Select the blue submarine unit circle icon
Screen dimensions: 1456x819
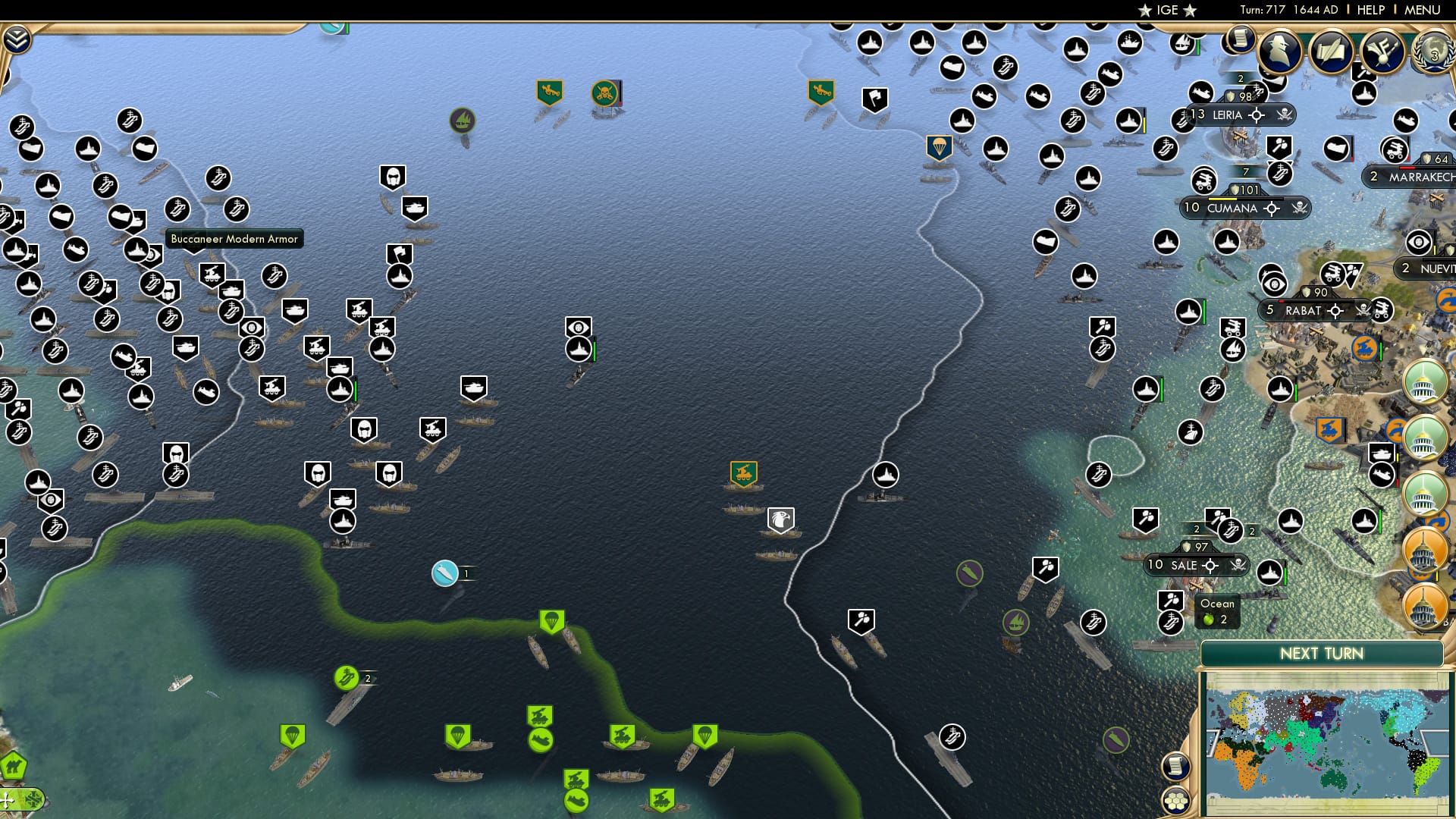pyautogui.click(x=444, y=573)
